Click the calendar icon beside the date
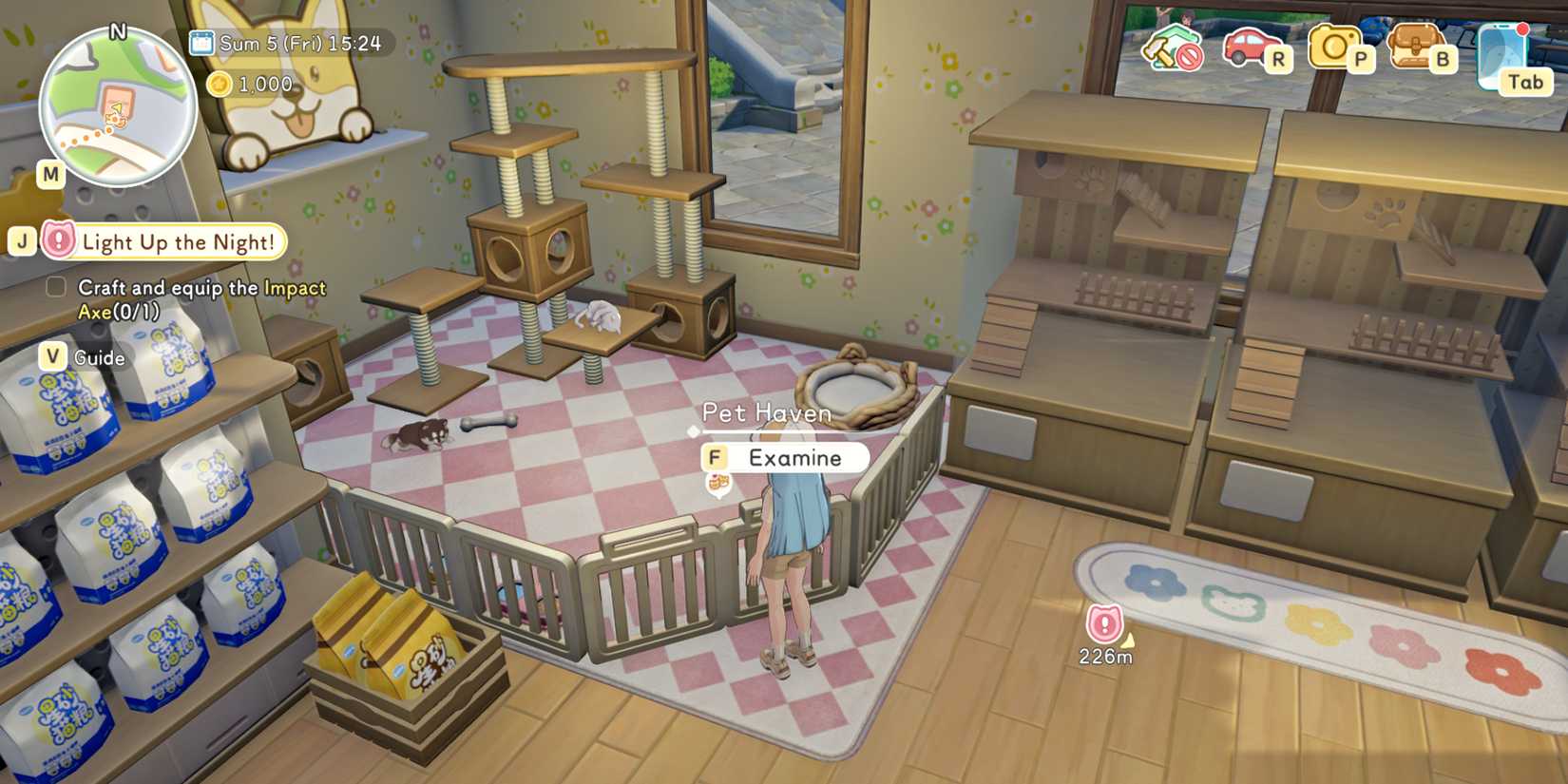This screenshot has width=1568, height=784. [201, 43]
